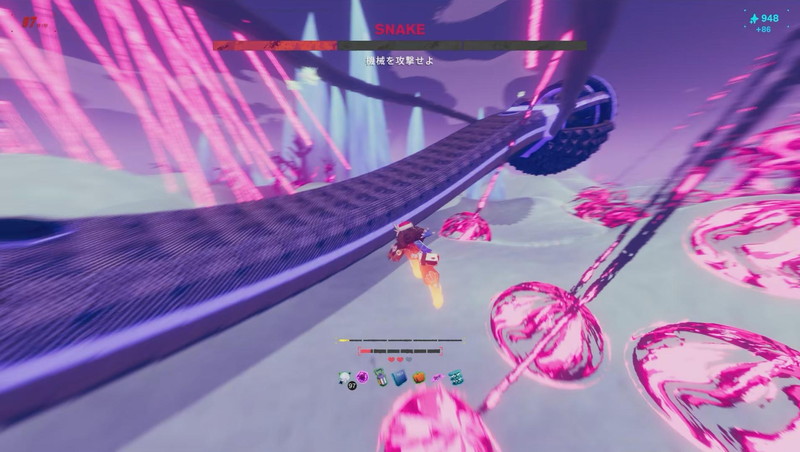Choose the teal coil item icon
The width and height of the screenshot is (800, 452).
tap(455, 377)
